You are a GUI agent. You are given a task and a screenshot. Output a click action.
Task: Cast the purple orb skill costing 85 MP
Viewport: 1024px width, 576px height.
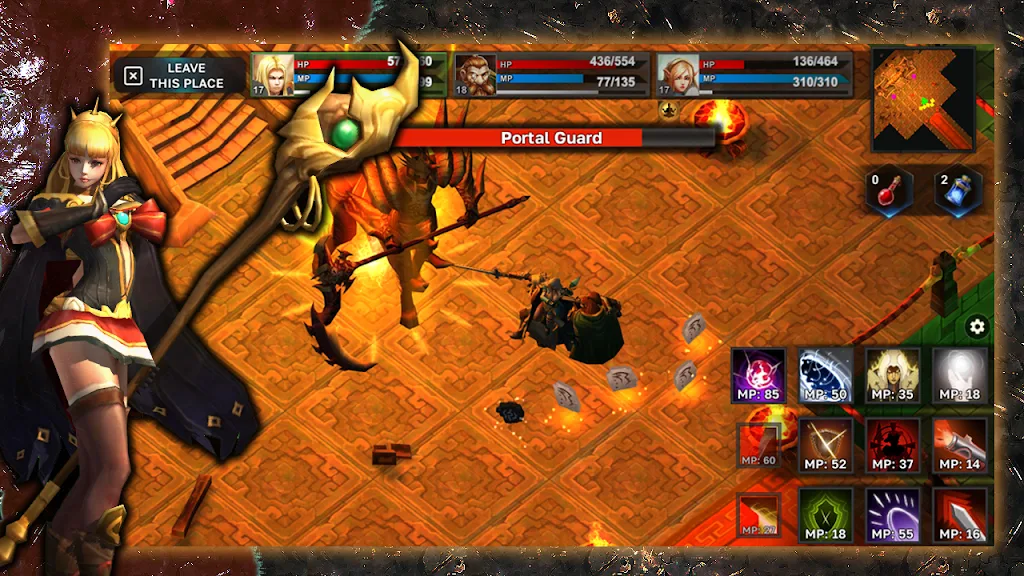pyautogui.click(x=758, y=375)
